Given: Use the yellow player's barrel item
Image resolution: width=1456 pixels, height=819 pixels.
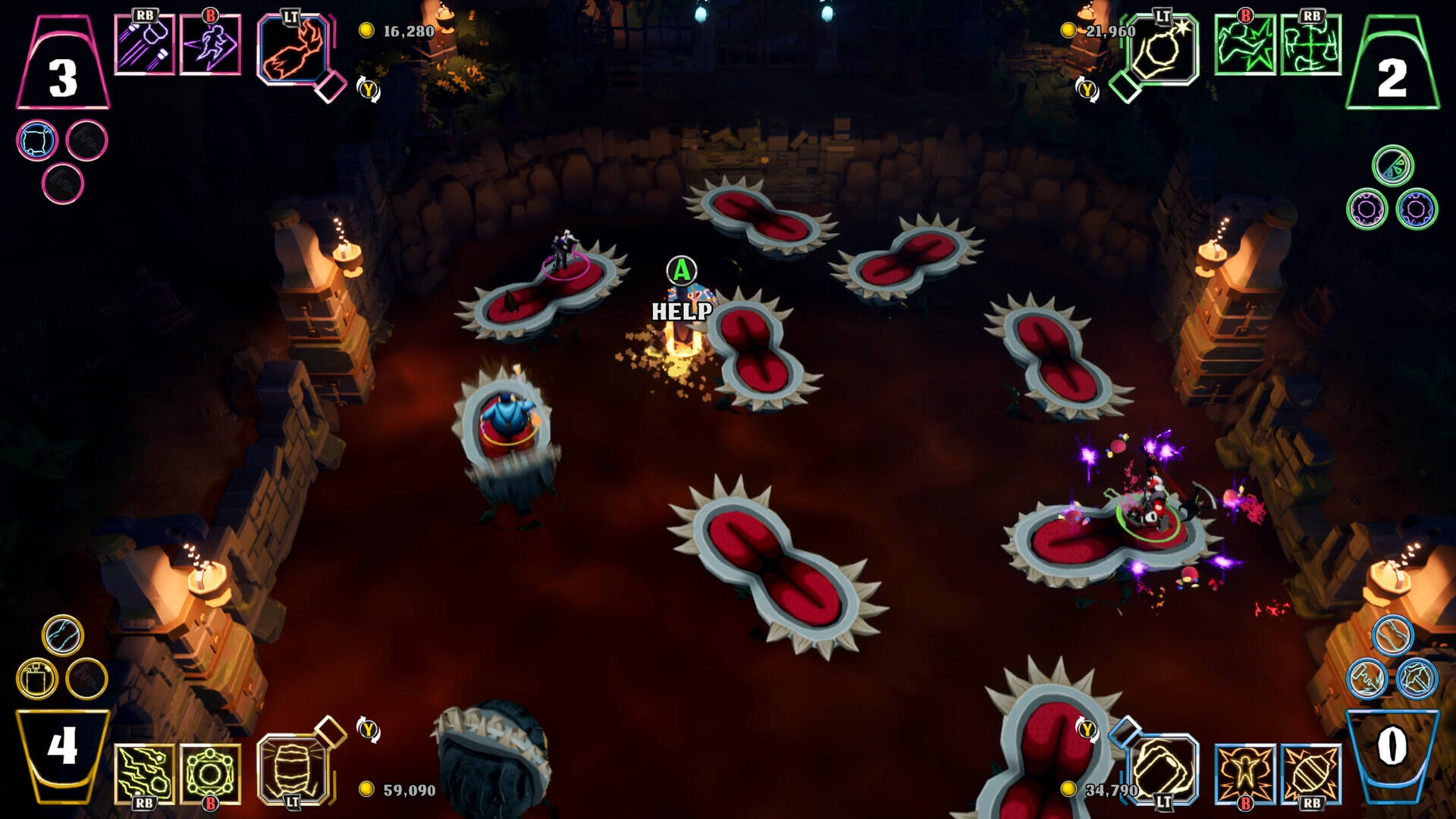Looking at the screenshot, I should click(x=293, y=769).
